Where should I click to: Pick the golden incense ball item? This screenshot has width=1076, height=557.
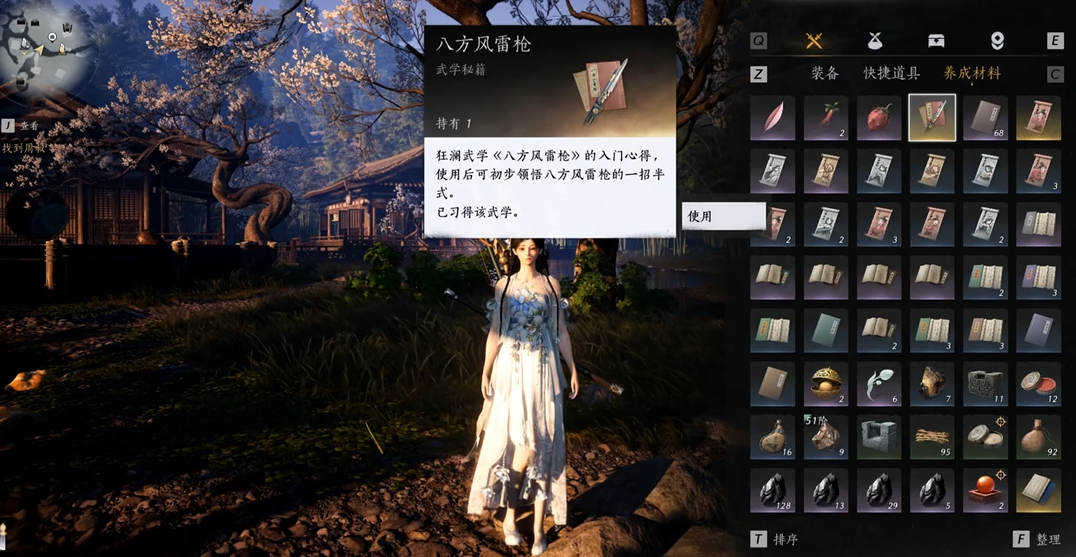pyautogui.click(x=826, y=383)
